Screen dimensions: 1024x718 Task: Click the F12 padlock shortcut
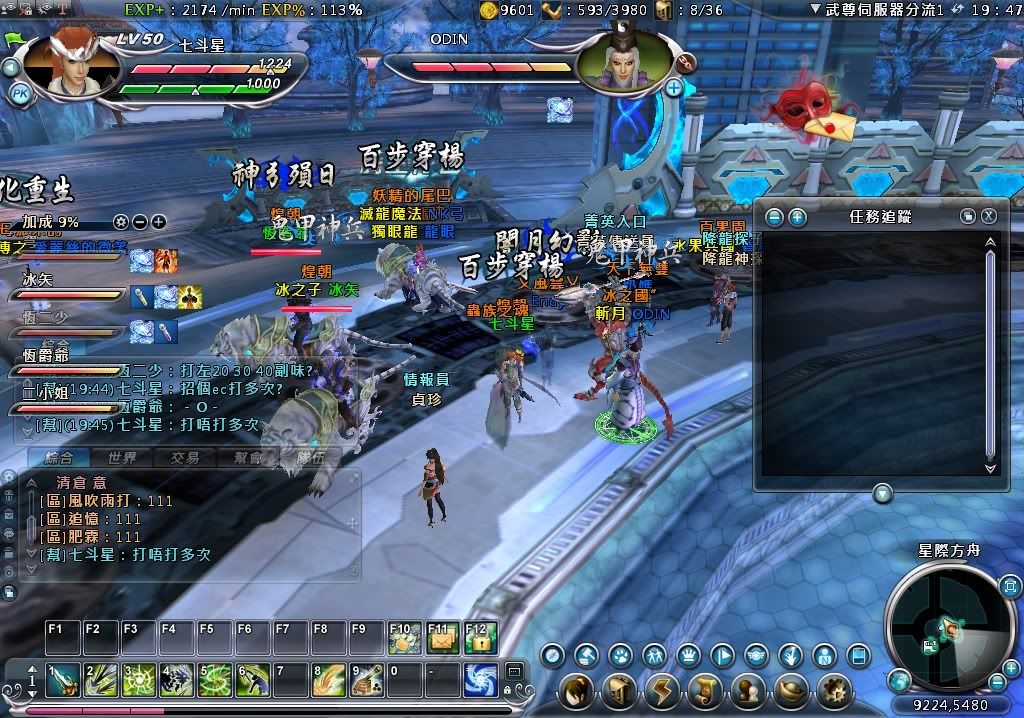pos(481,638)
